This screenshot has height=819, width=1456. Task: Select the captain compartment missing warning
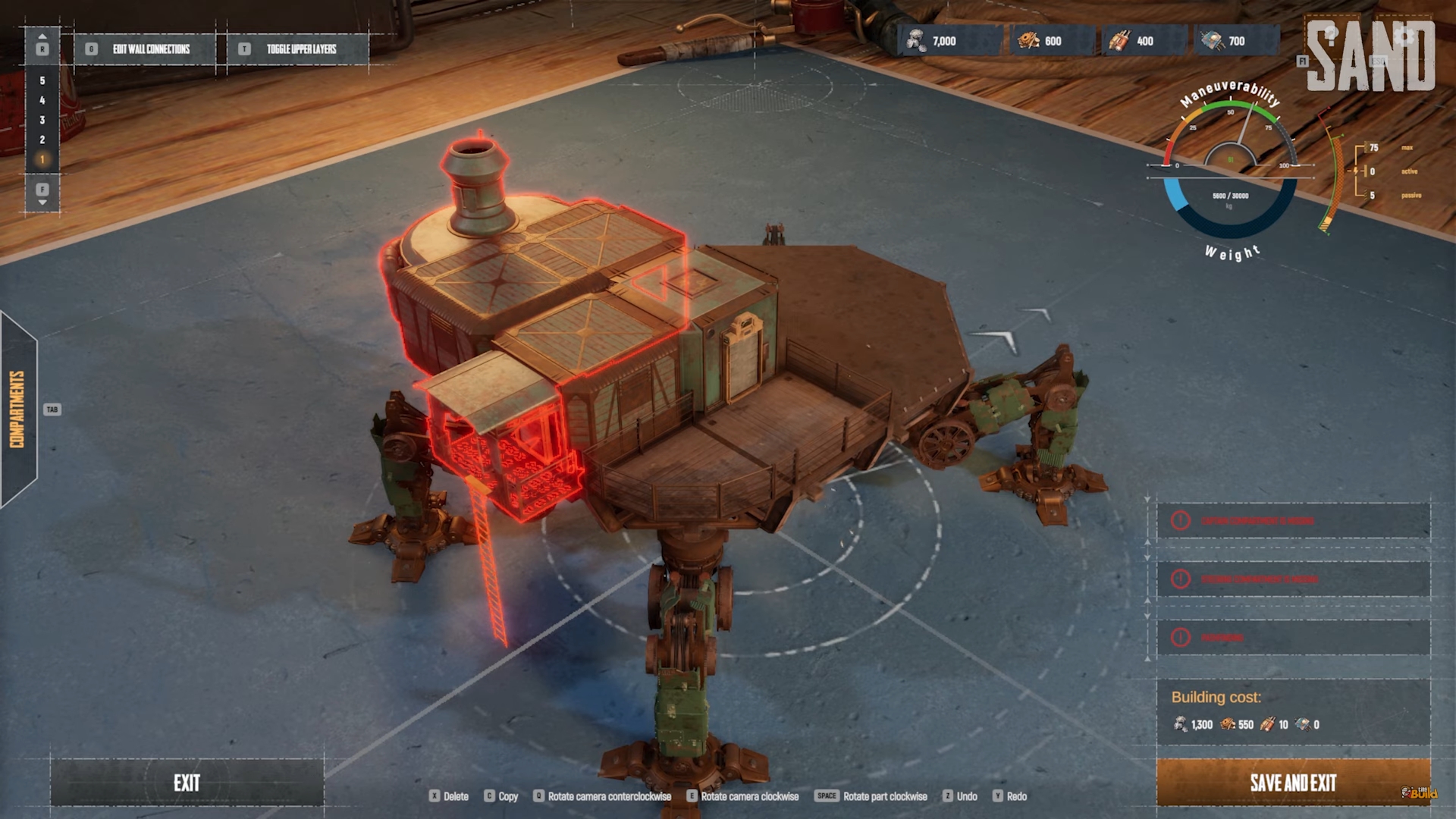click(1294, 521)
